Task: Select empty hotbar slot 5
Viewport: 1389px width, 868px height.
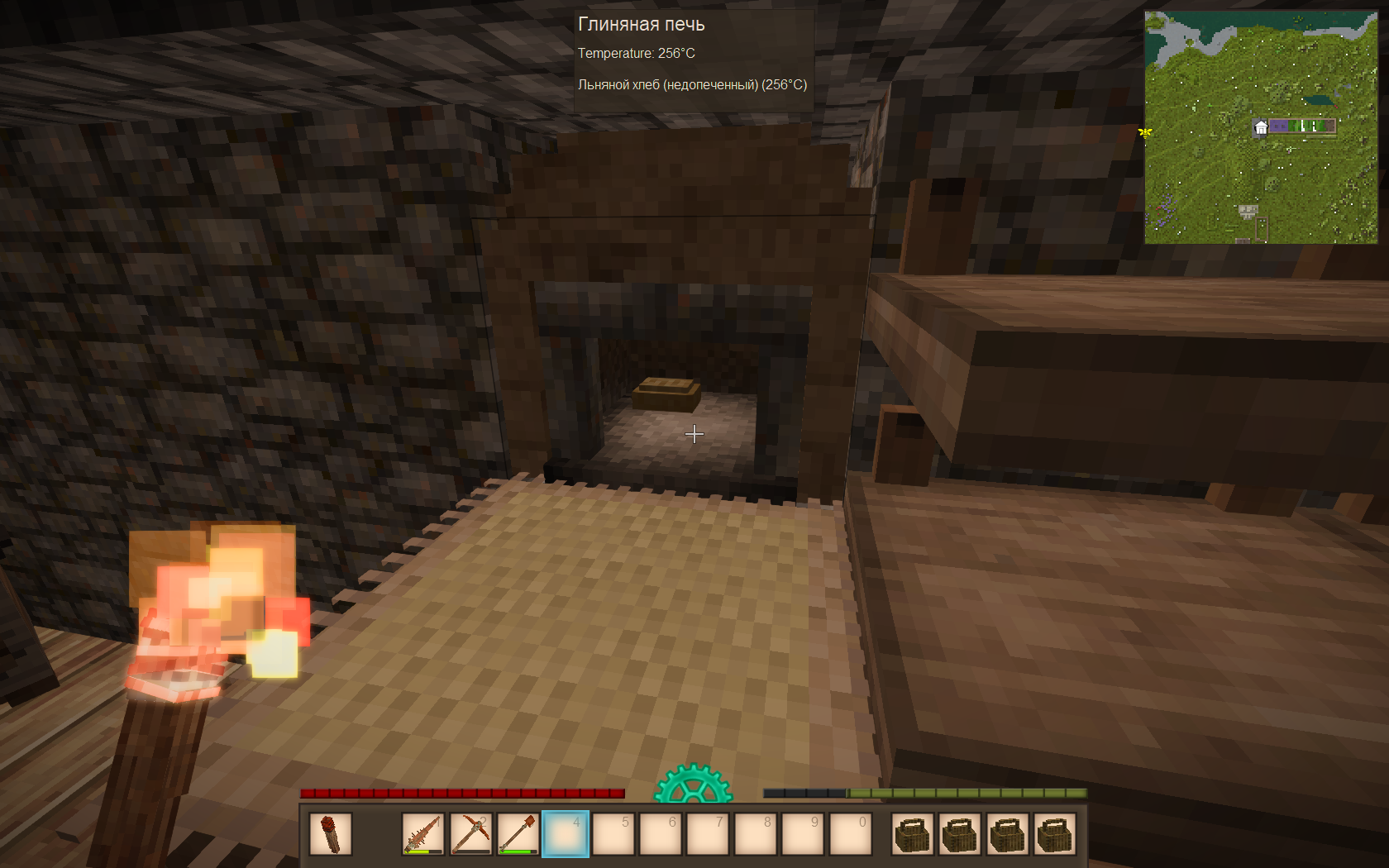Action: (613, 833)
